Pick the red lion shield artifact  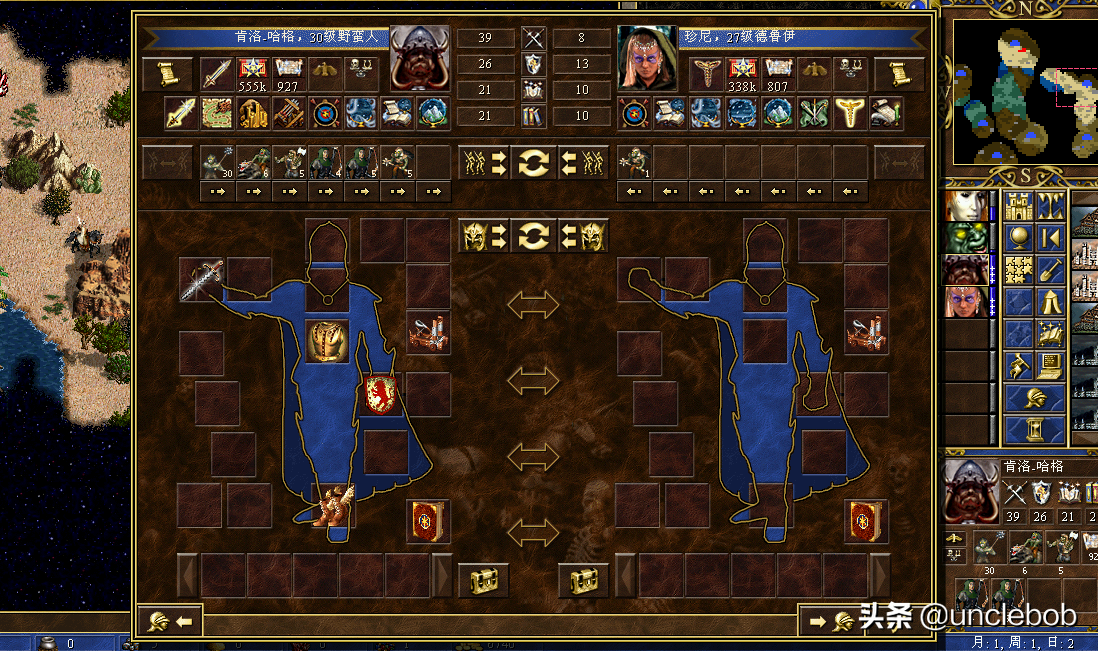[381, 394]
